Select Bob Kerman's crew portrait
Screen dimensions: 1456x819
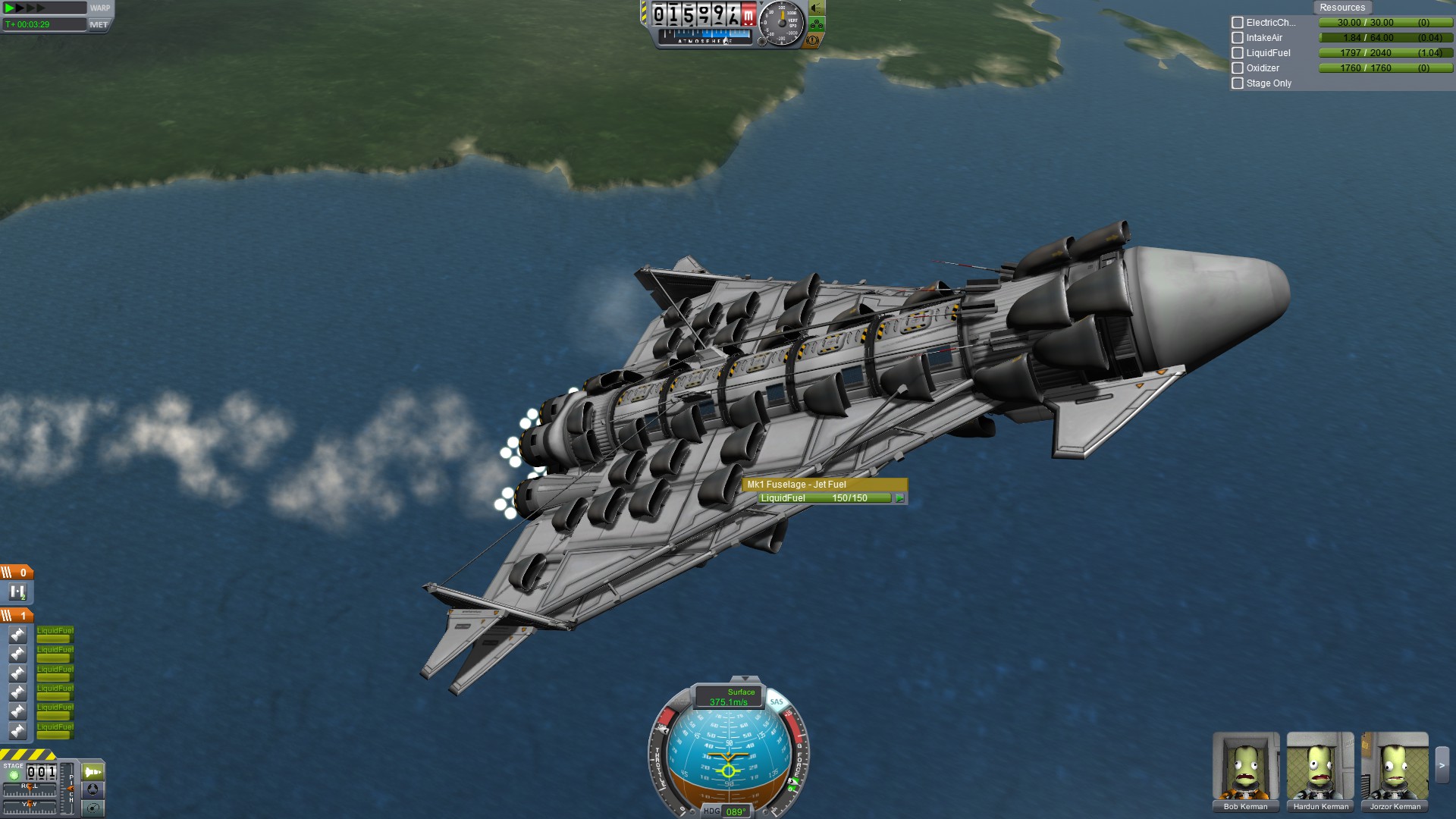(x=1245, y=767)
